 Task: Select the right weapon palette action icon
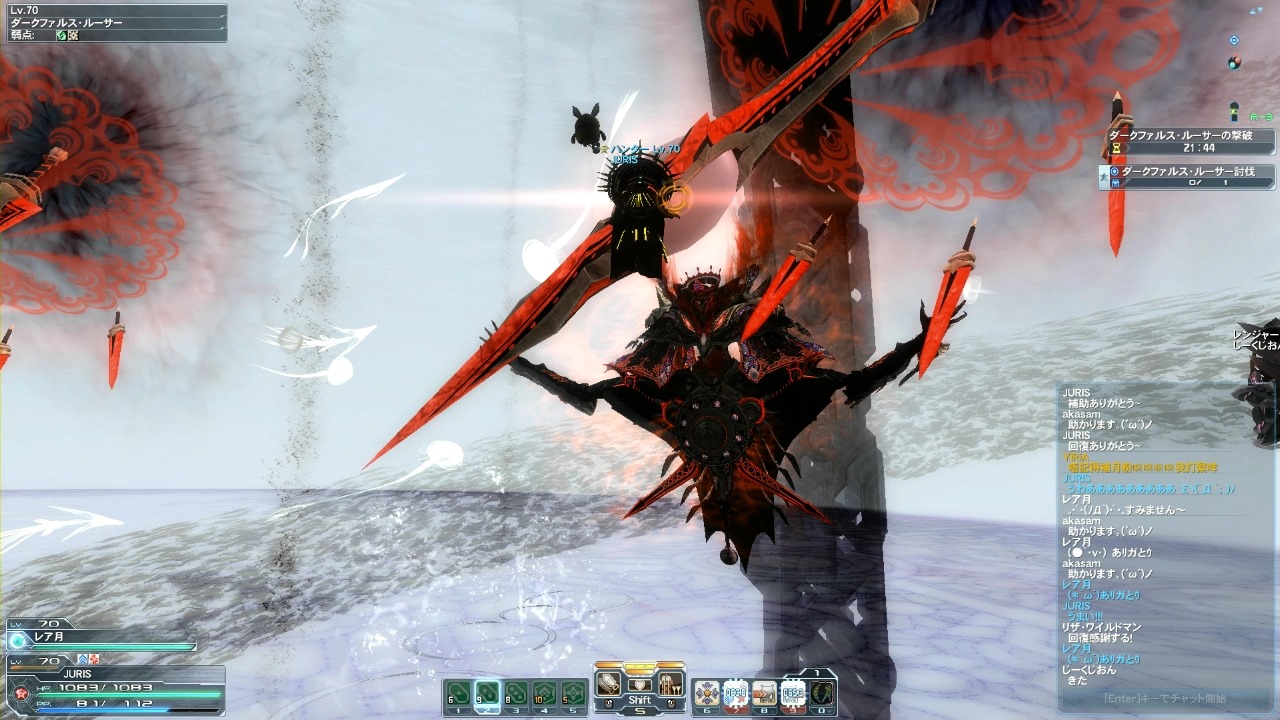[671, 684]
